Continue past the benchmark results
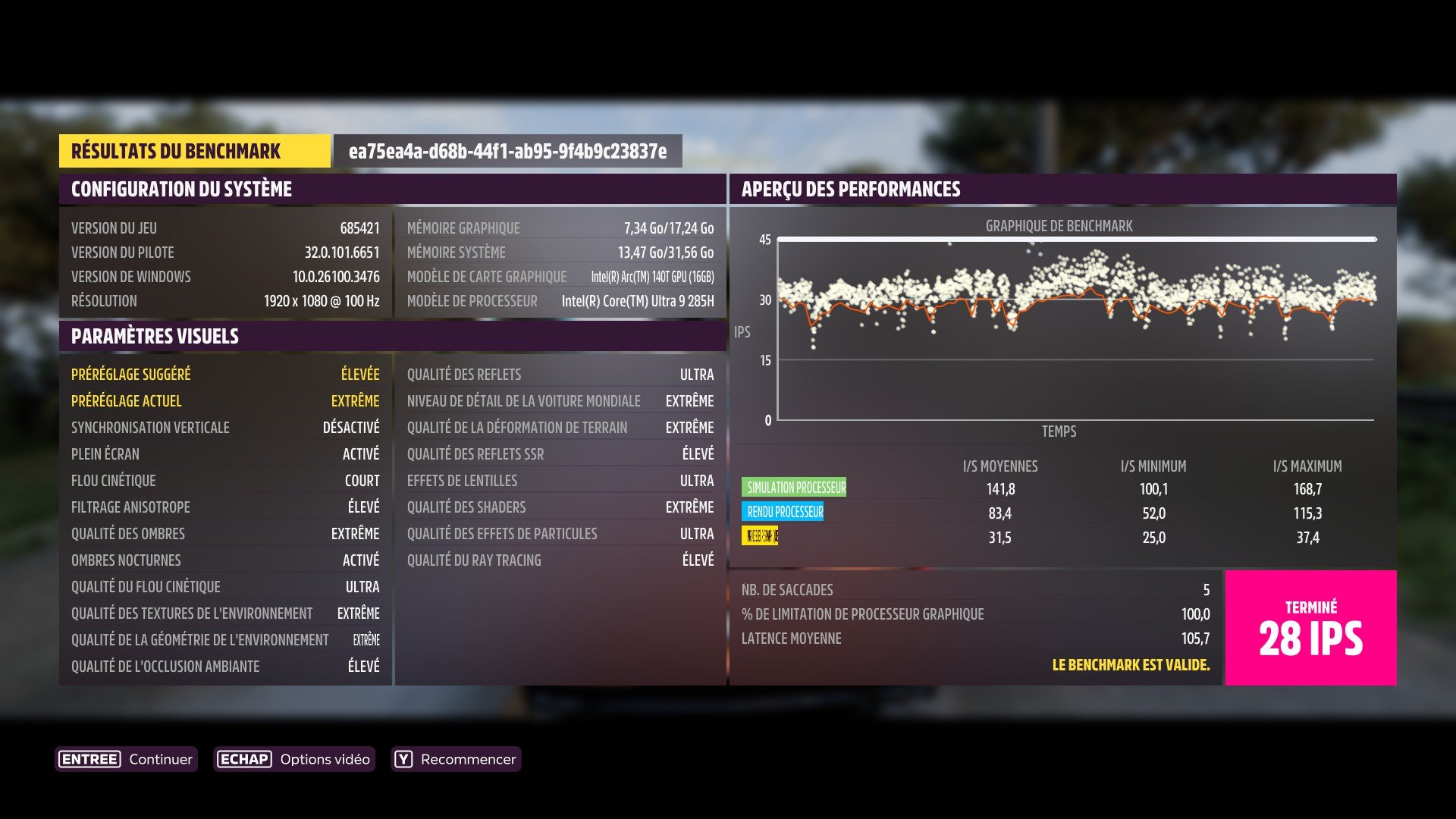 (x=127, y=759)
